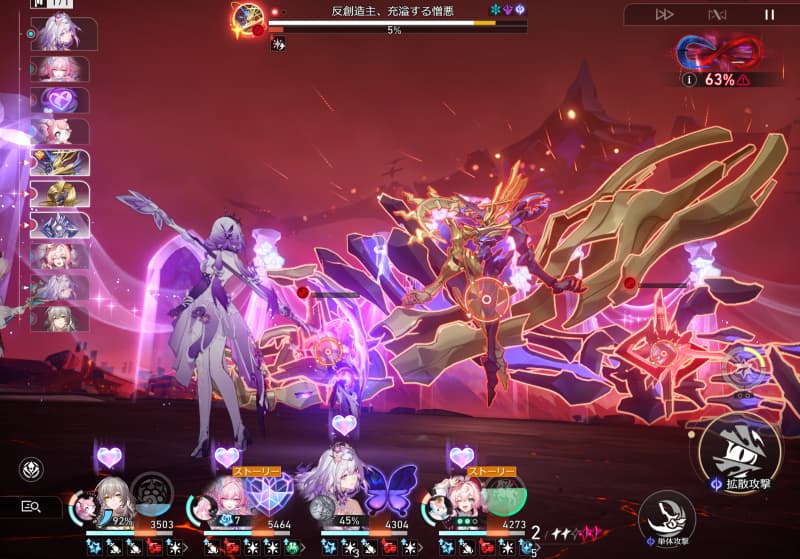Select the purple heart entry in turn order

60,101
